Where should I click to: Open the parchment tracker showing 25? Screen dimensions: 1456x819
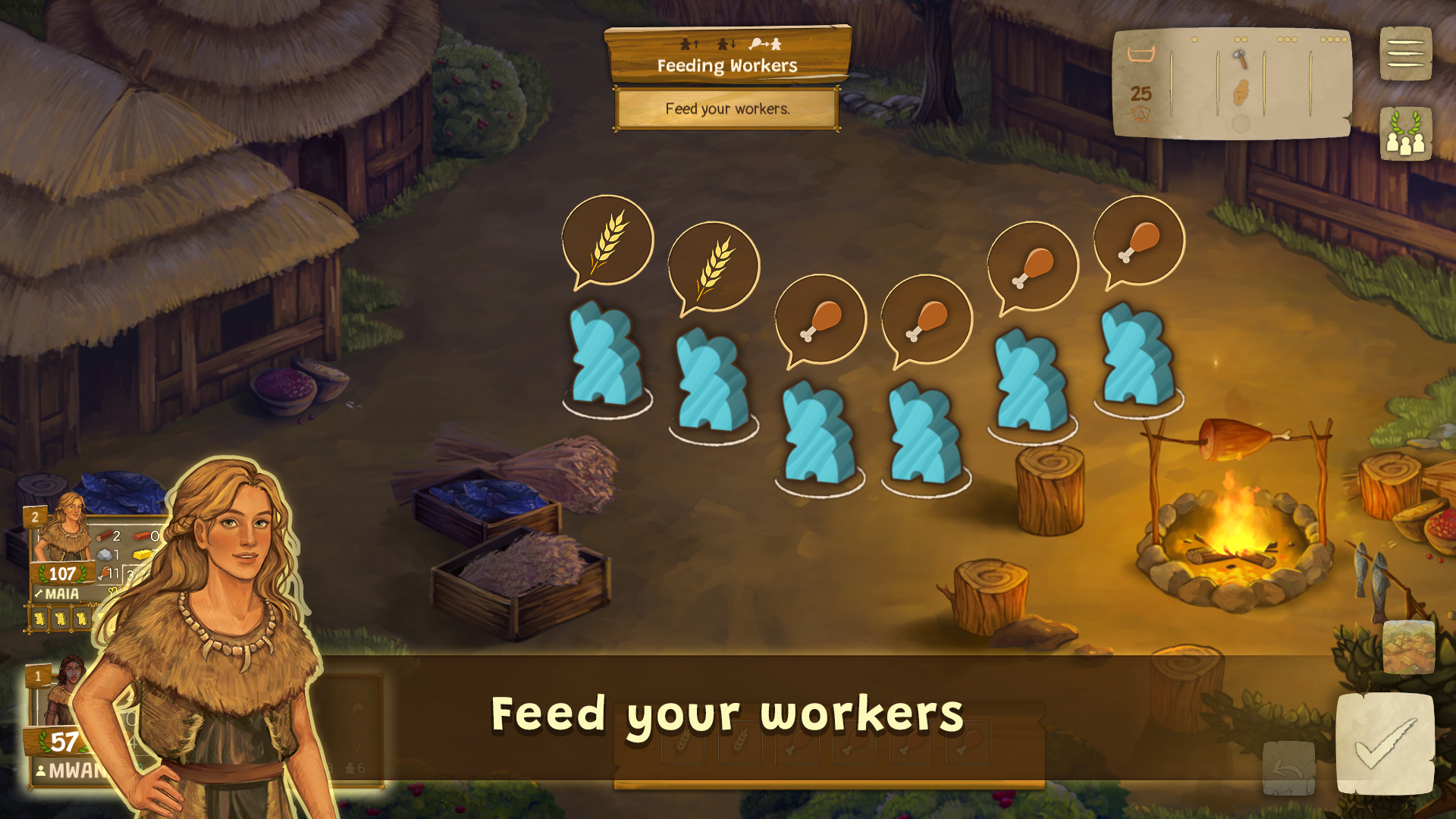click(1231, 83)
